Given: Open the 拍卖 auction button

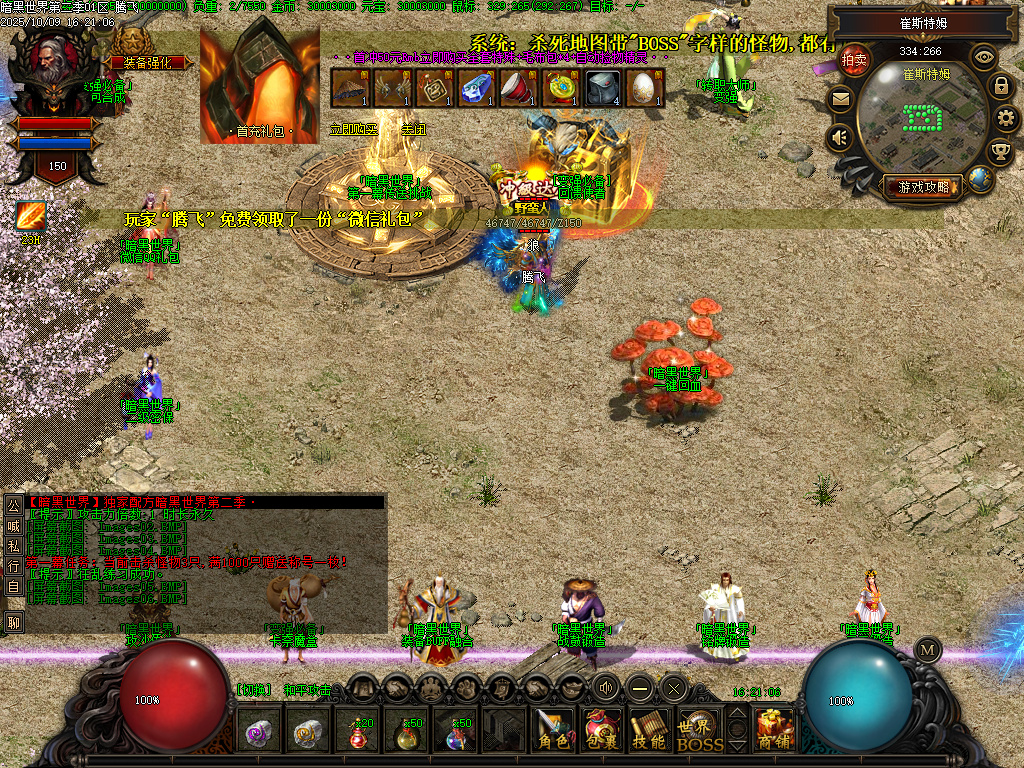Looking at the screenshot, I should click(853, 60).
